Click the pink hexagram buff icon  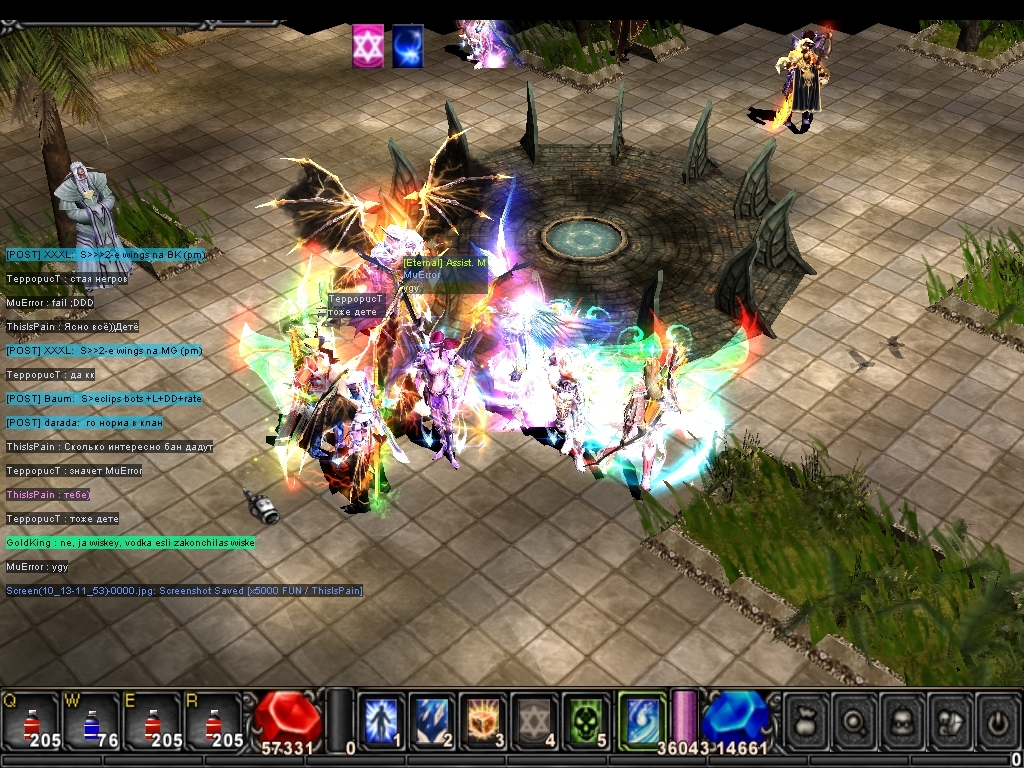(x=367, y=47)
